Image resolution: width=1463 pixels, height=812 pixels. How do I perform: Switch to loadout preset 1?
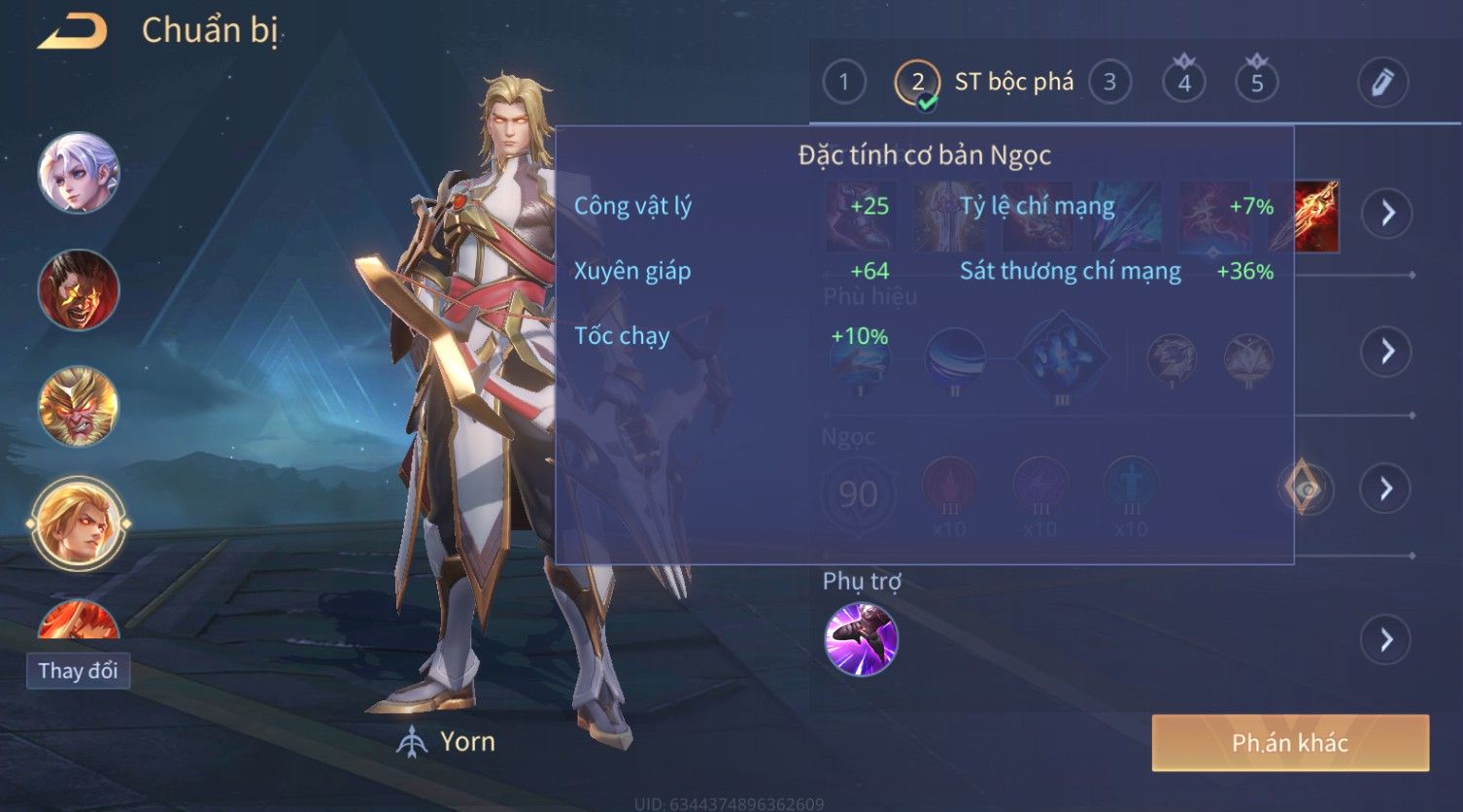843,83
